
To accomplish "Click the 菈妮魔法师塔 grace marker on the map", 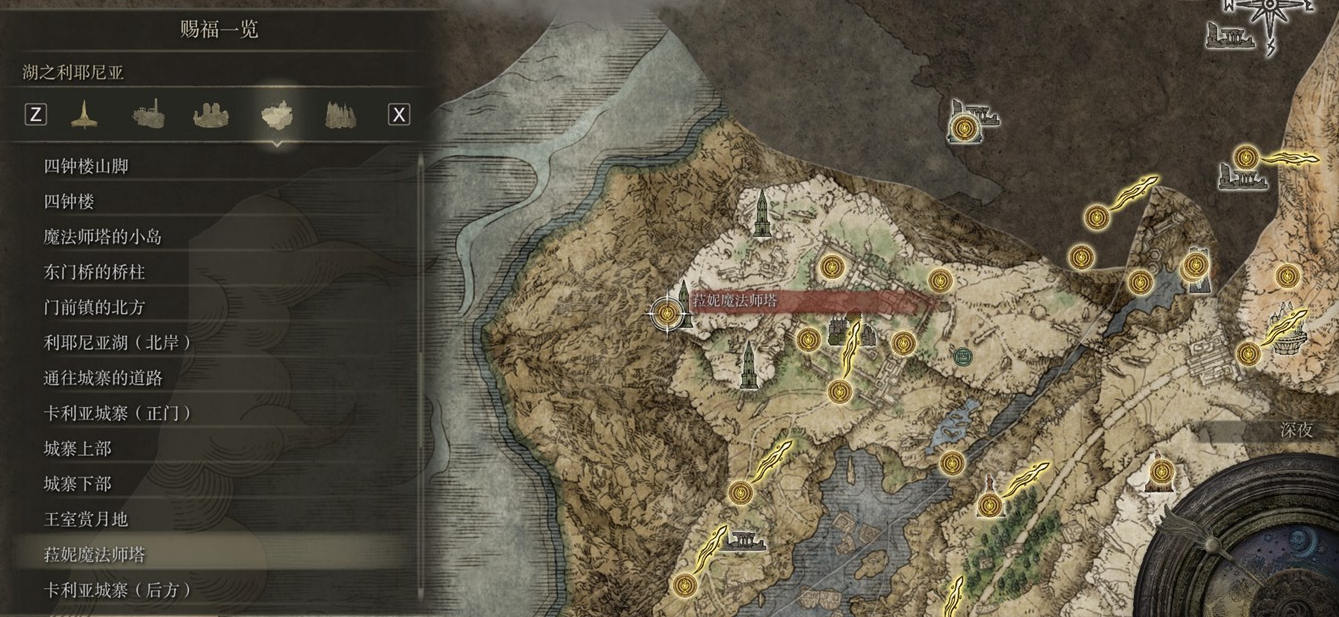I will pyautogui.click(x=667, y=314).
